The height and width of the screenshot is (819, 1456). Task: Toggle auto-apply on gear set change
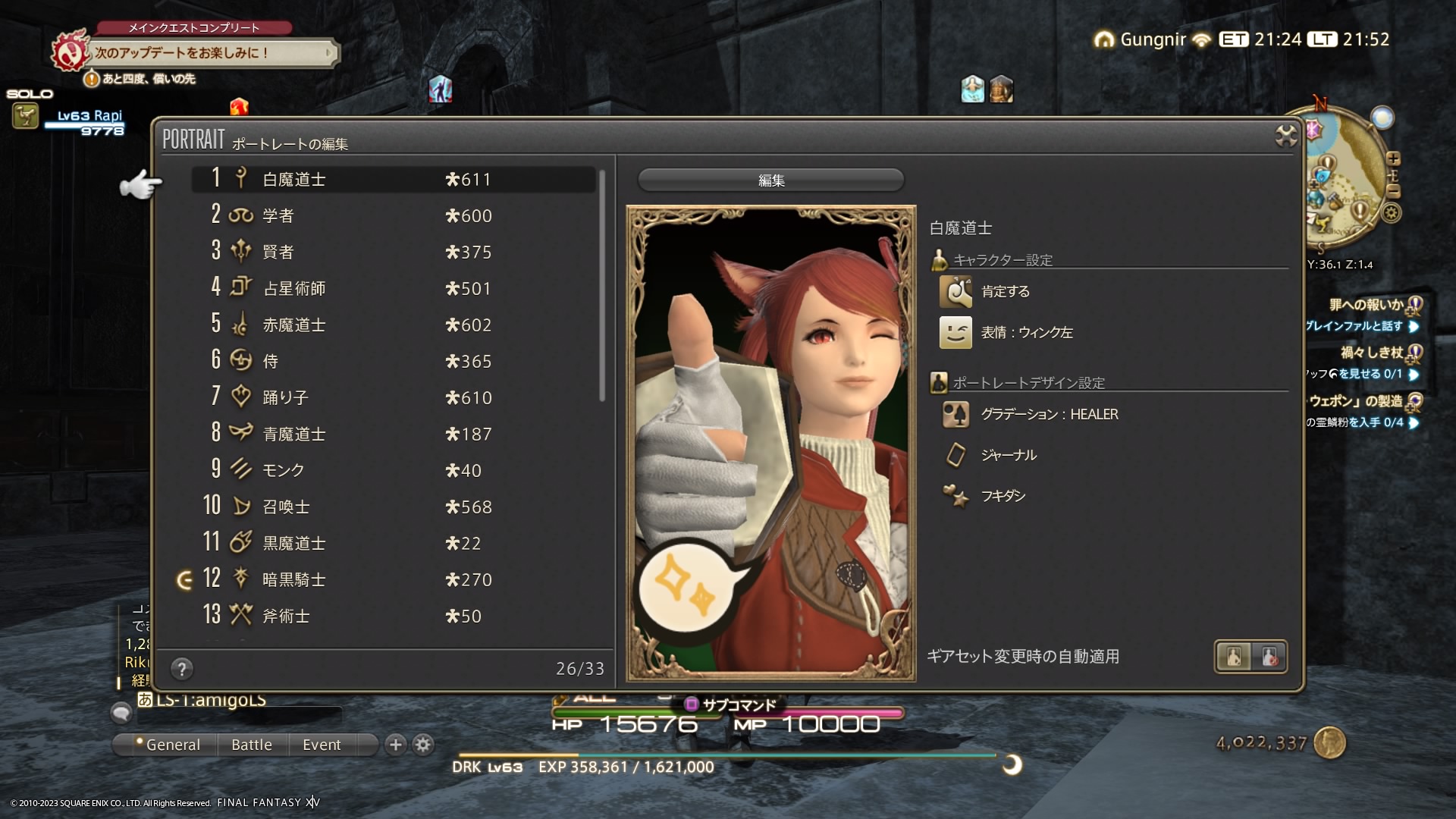click(1250, 657)
